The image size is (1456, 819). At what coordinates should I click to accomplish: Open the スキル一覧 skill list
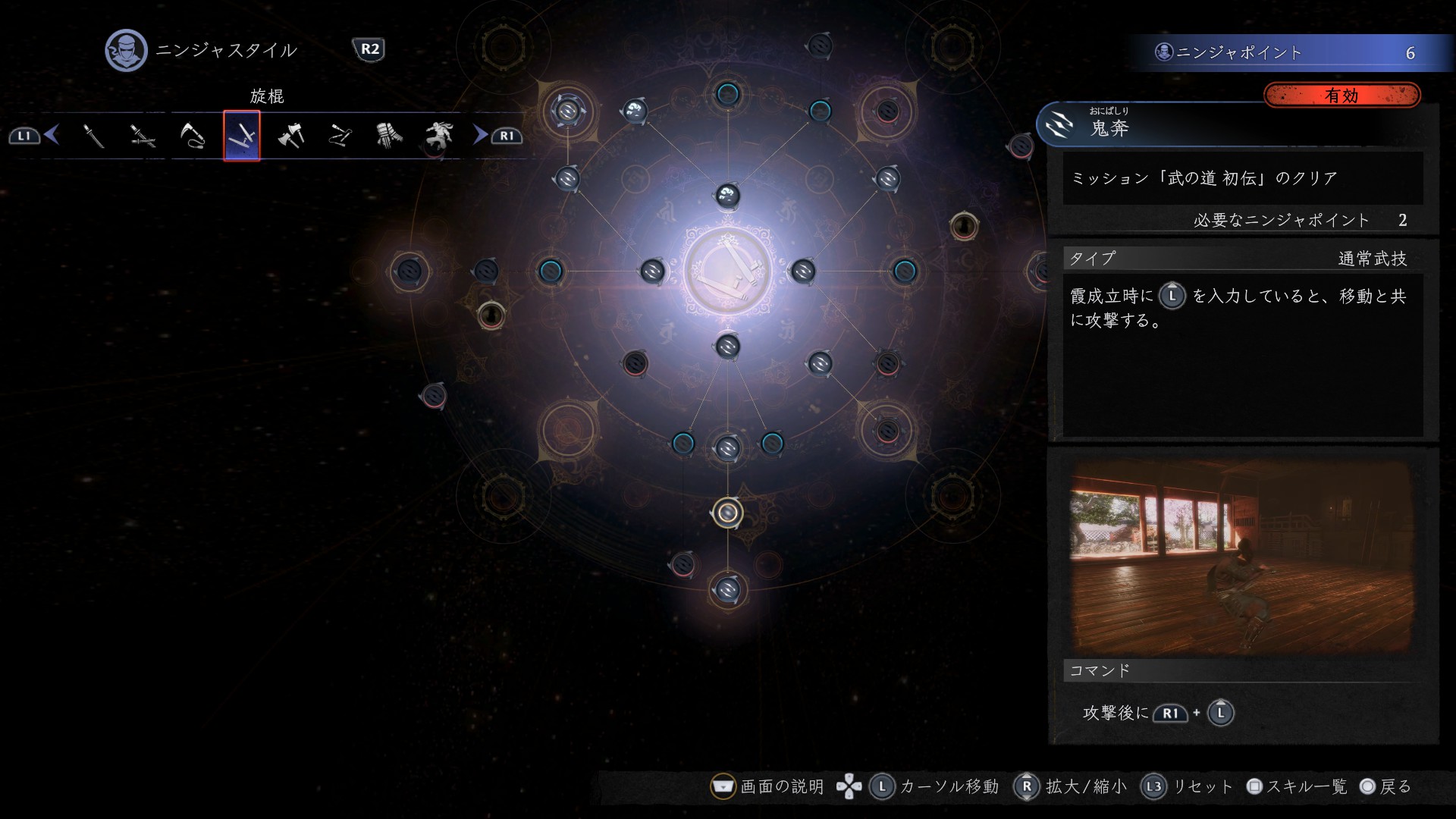click(1298, 786)
